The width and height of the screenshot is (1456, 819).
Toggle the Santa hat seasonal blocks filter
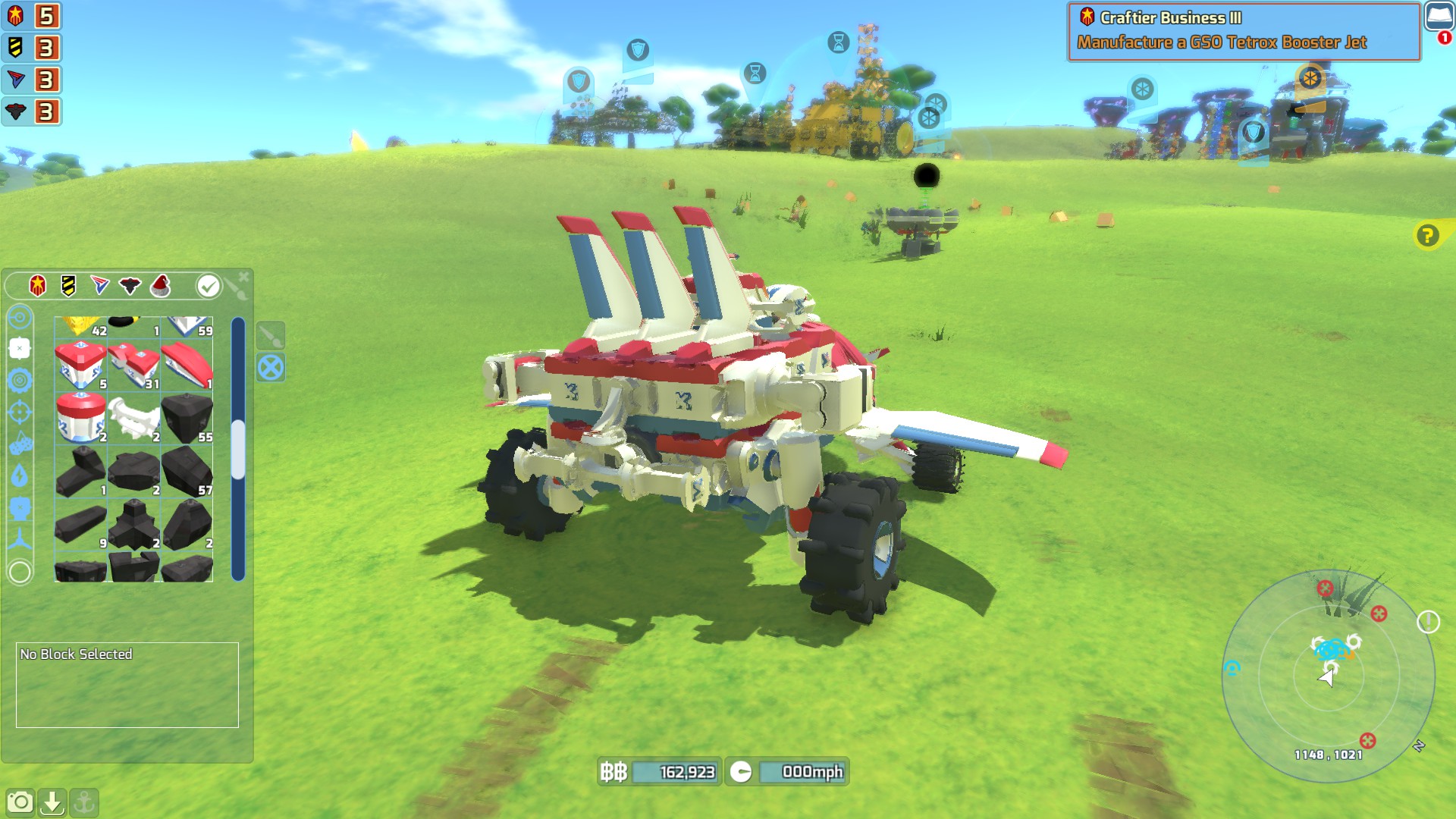(x=160, y=285)
